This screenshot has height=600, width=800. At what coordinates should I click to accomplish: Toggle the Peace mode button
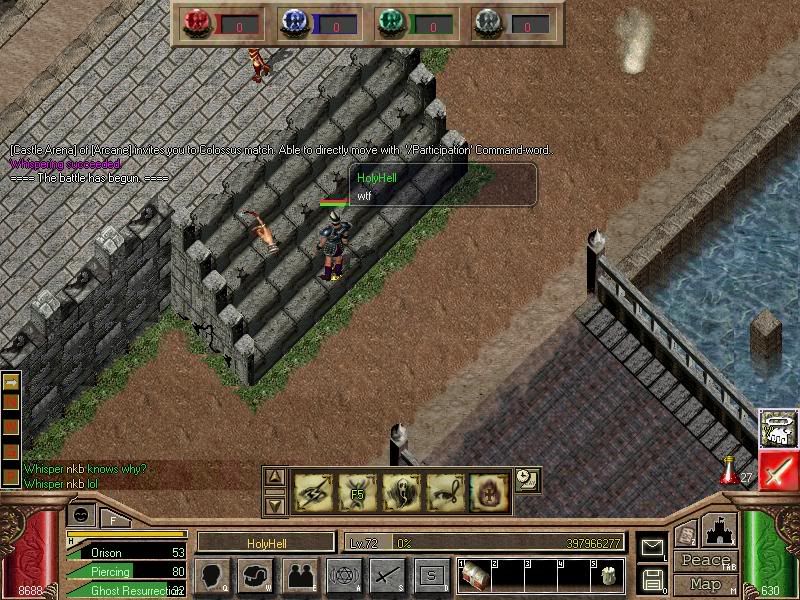705,561
